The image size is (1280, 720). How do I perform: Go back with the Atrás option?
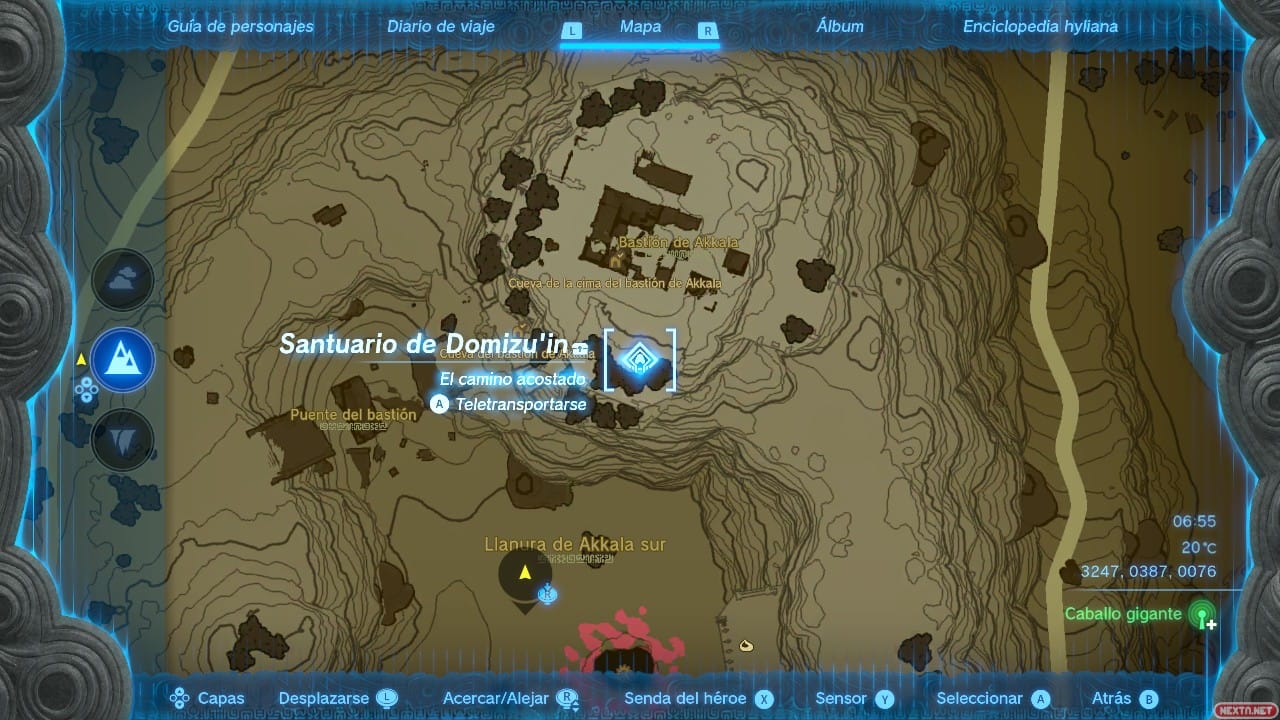click(1124, 699)
